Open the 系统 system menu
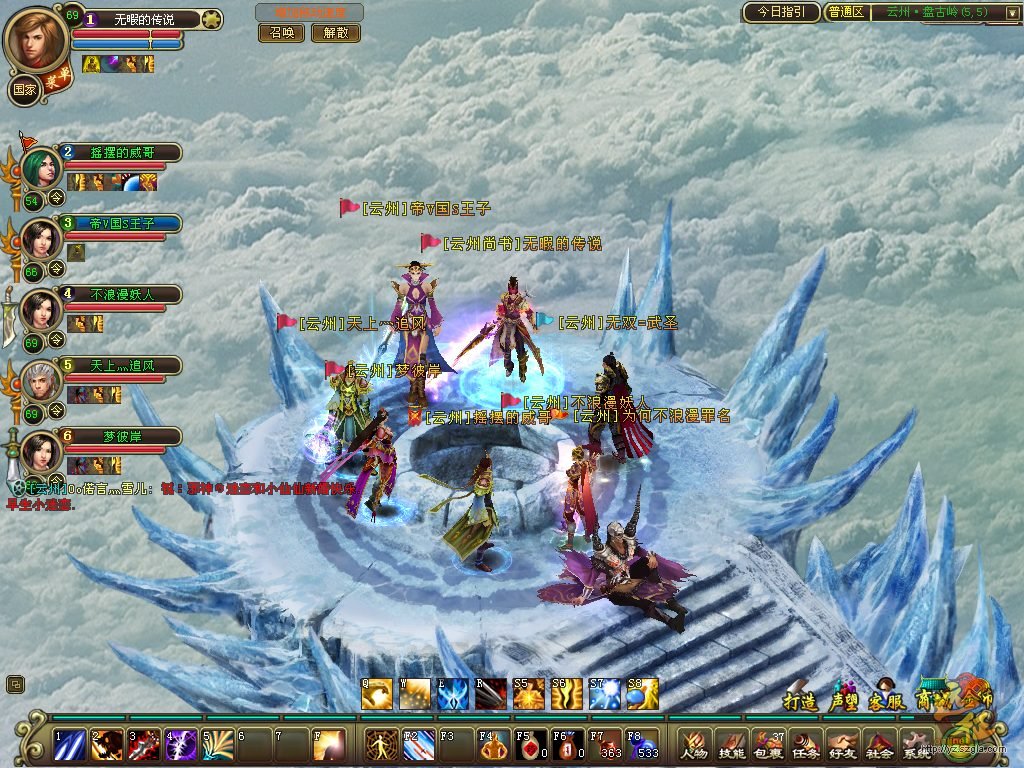Viewport: 1024px width, 768px height. click(916, 744)
